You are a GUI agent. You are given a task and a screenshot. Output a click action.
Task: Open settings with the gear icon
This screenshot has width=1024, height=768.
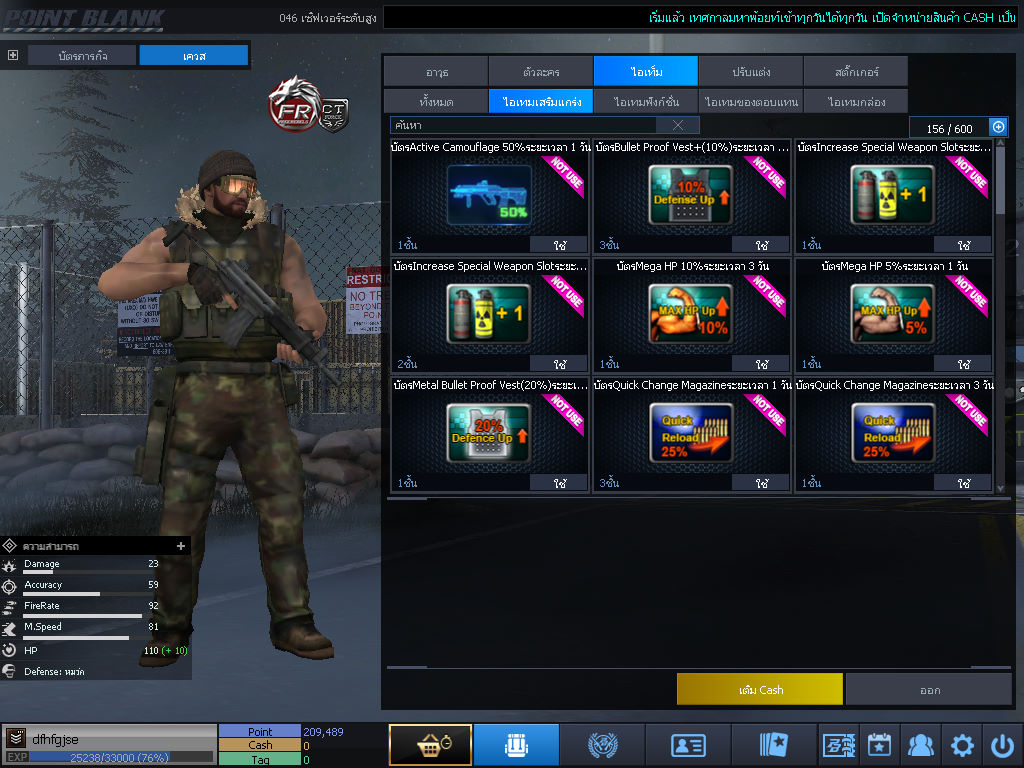[x=962, y=745]
